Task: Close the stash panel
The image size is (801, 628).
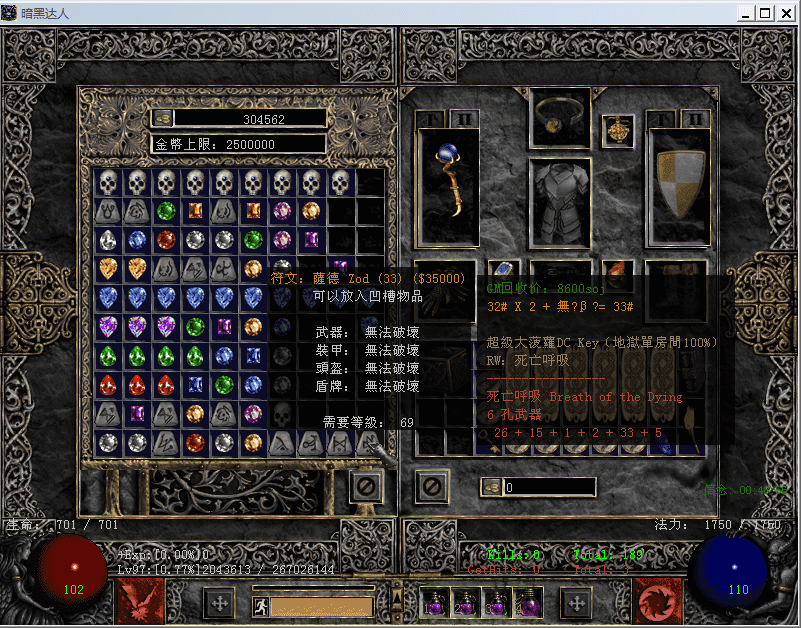Action: click(366, 487)
